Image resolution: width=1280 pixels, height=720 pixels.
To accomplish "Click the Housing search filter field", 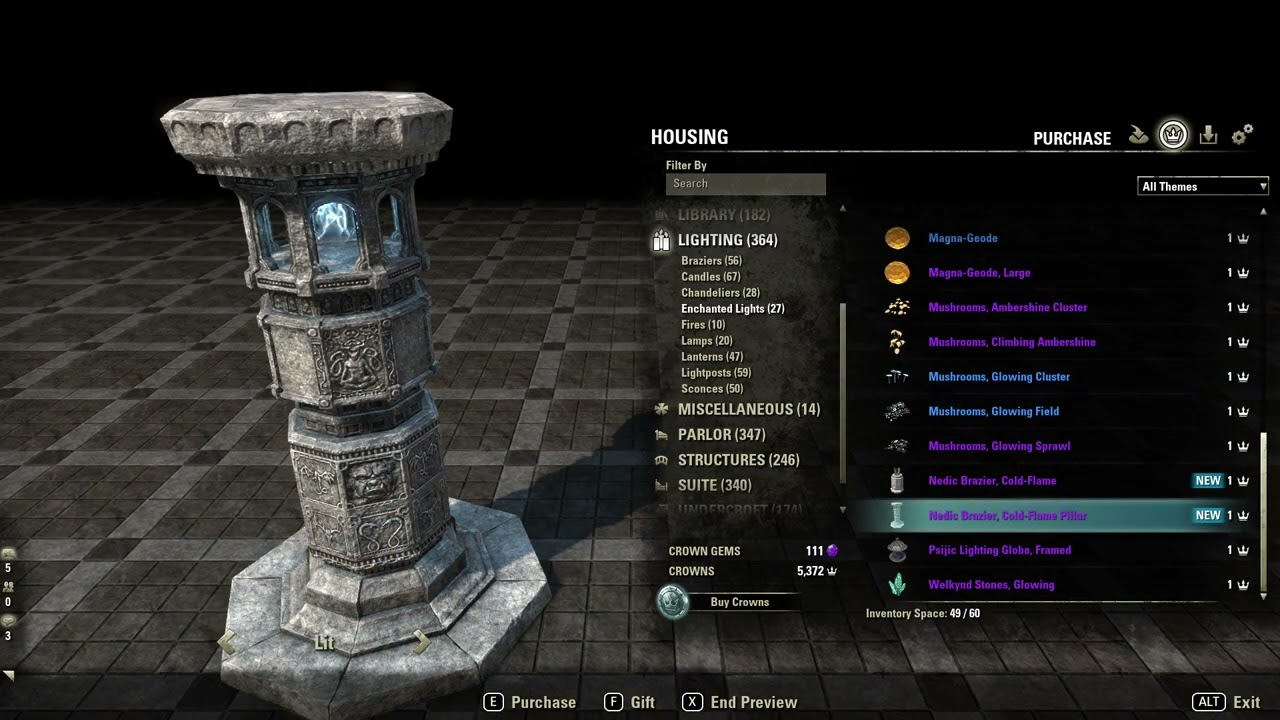I will point(745,184).
